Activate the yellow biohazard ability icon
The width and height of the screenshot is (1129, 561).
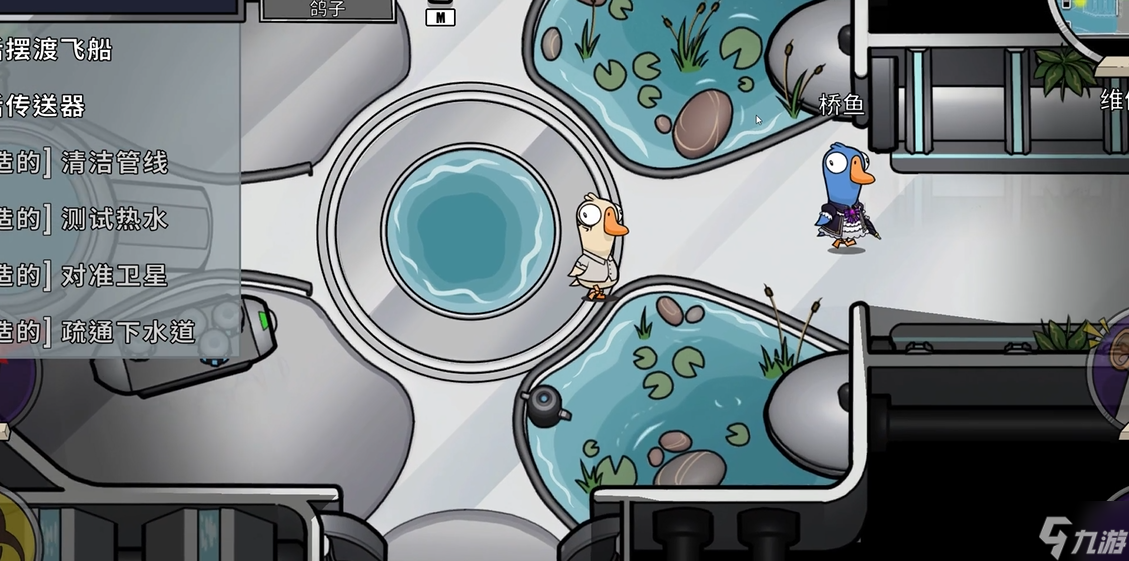[14, 525]
